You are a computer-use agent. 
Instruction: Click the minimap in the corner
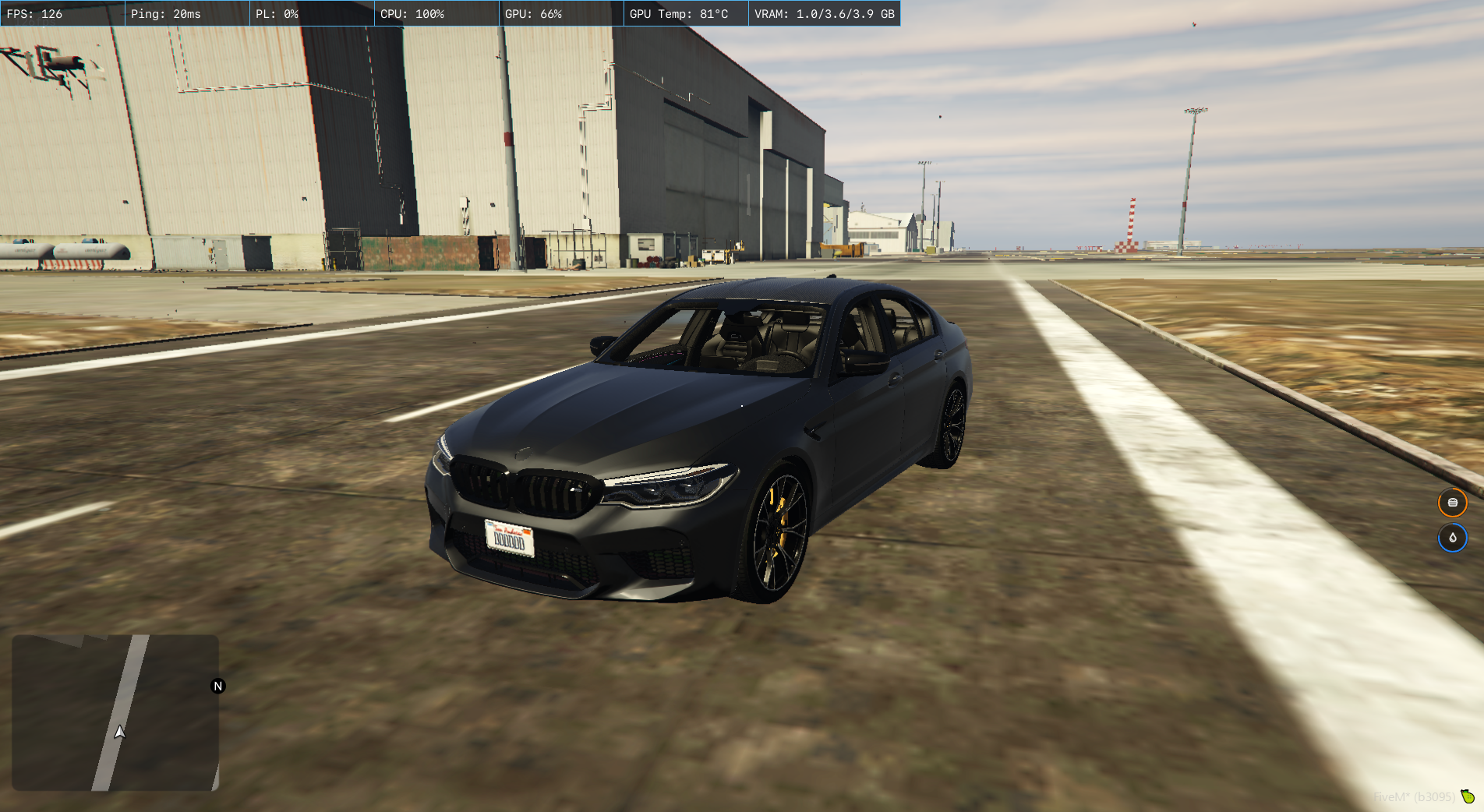tap(115, 712)
